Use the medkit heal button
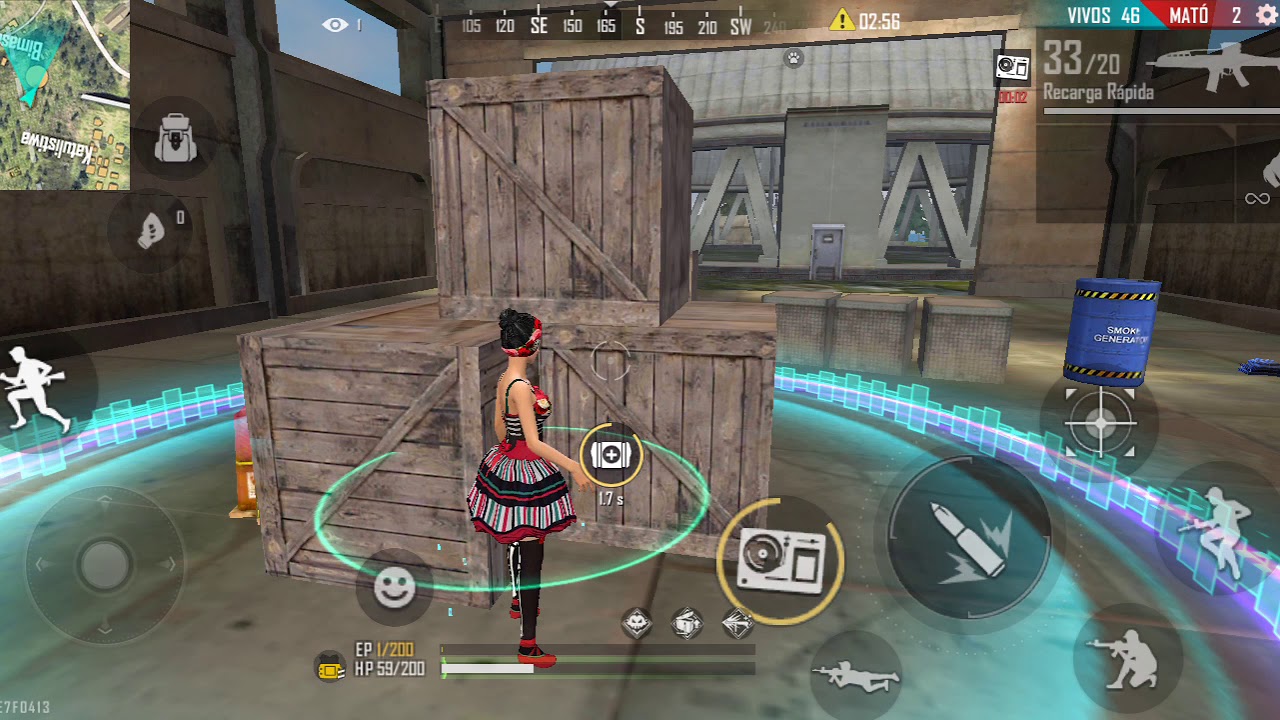 (x=610, y=455)
